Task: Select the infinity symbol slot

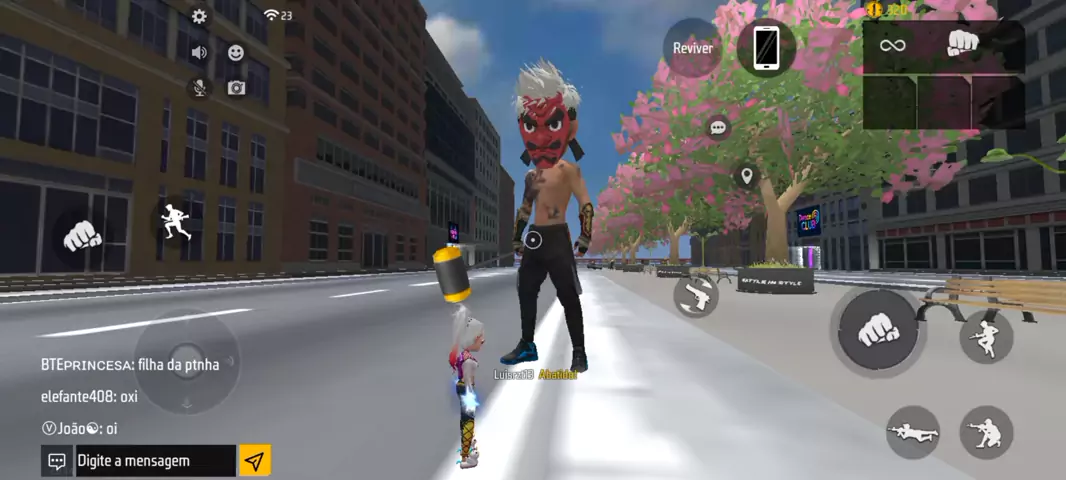Action: click(892, 45)
